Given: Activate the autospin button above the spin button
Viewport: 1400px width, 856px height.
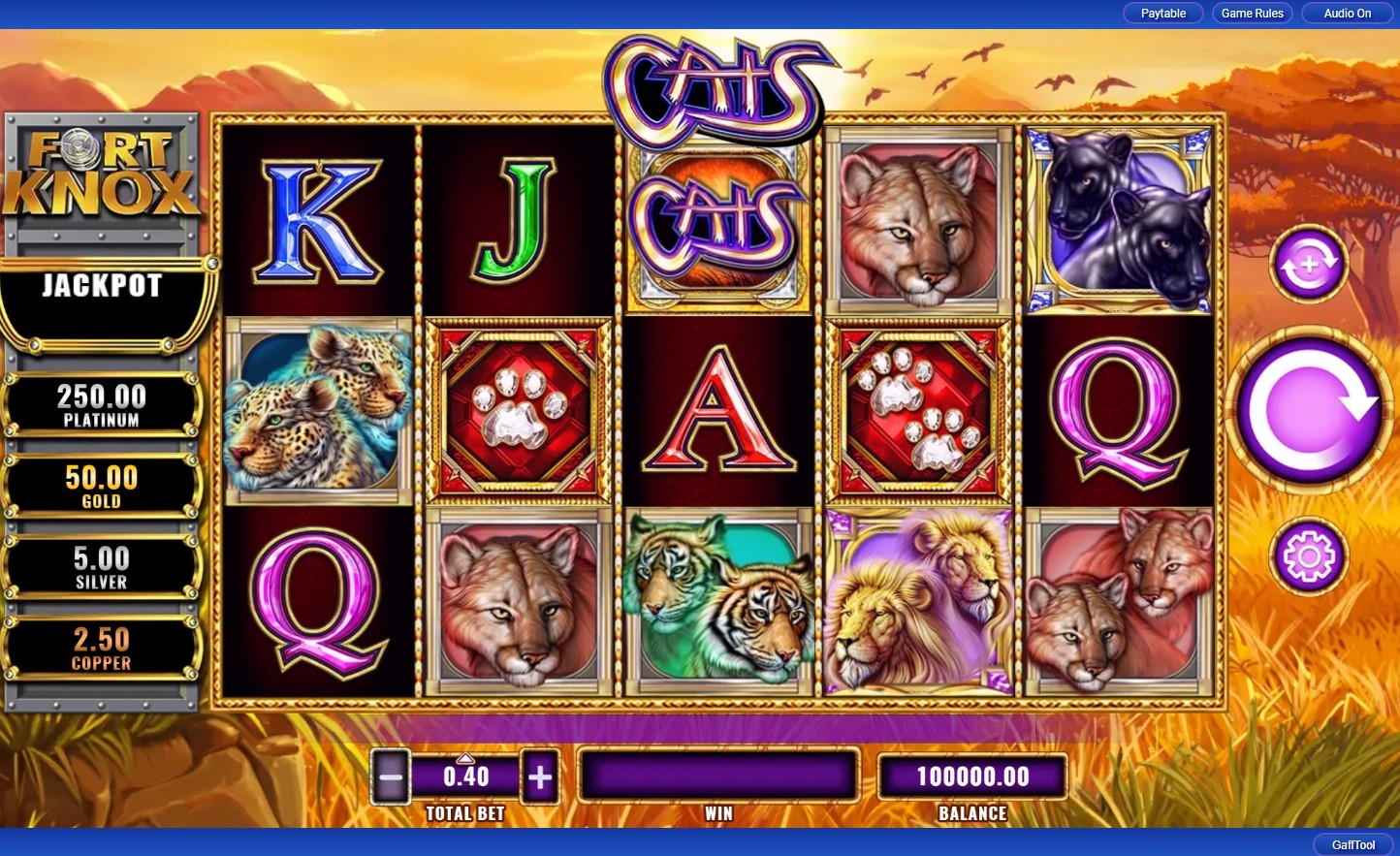Looking at the screenshot, I should [x=1309, y=264].
